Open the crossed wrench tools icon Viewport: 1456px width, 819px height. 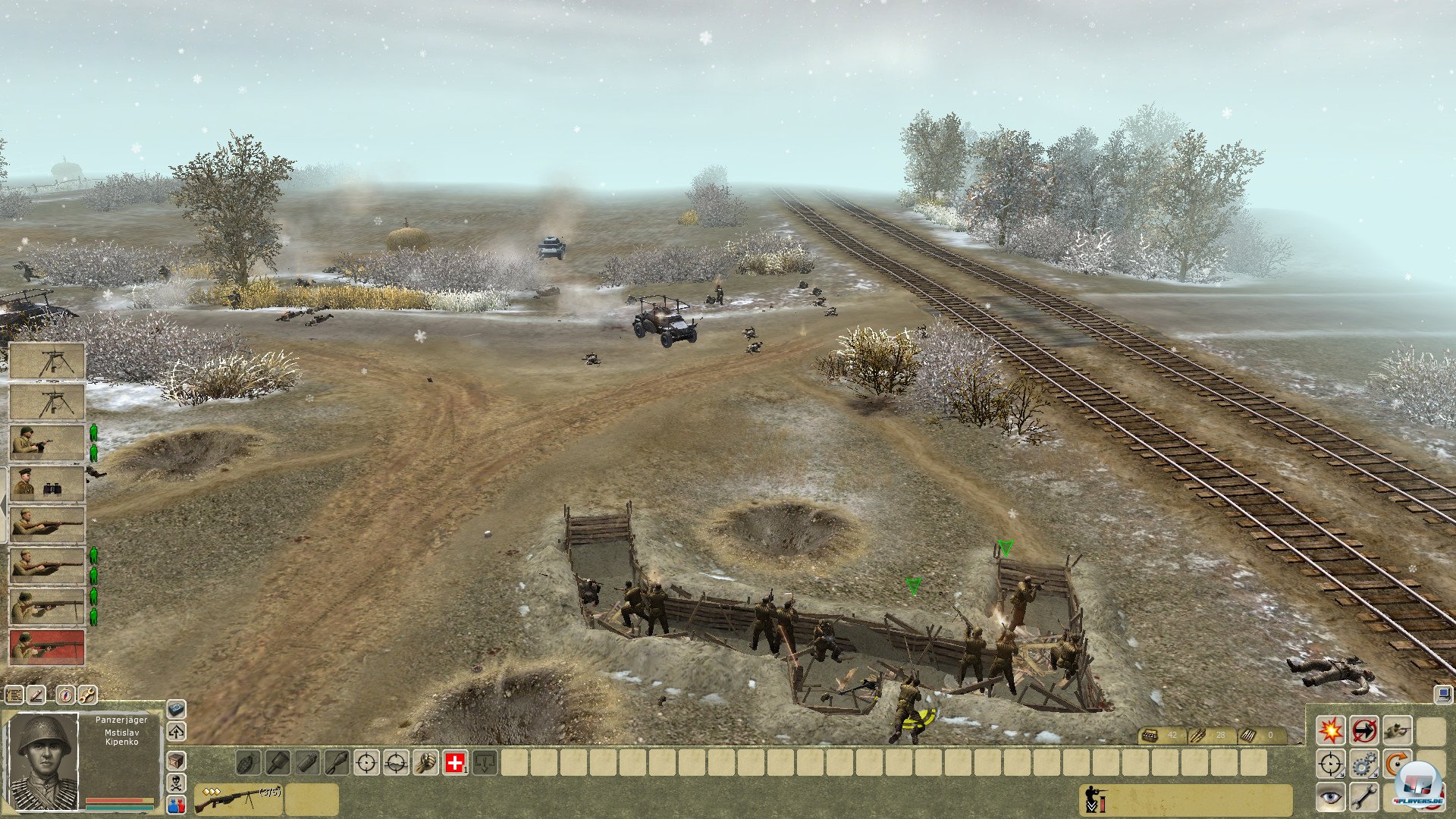[87, 694]
